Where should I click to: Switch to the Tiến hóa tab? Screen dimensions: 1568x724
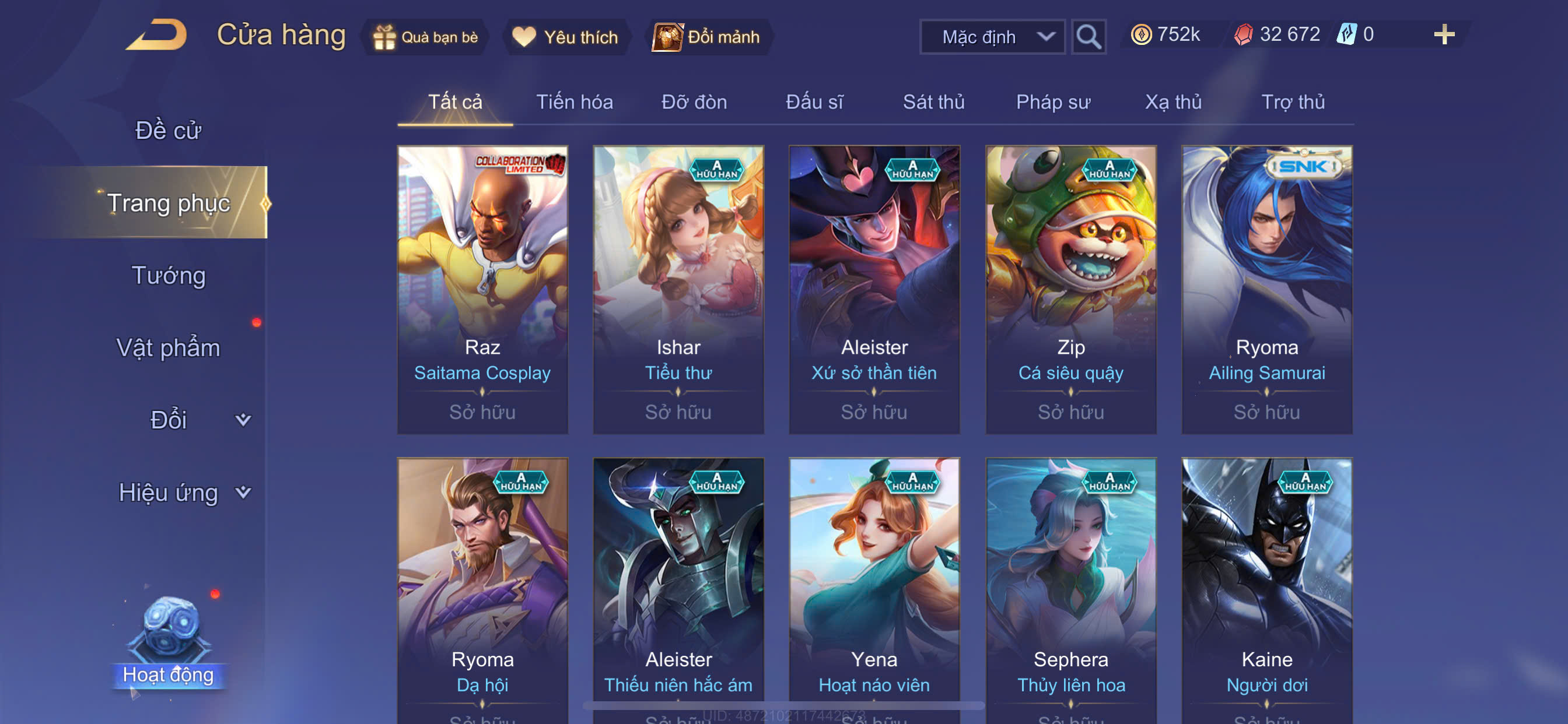(574, 101)
